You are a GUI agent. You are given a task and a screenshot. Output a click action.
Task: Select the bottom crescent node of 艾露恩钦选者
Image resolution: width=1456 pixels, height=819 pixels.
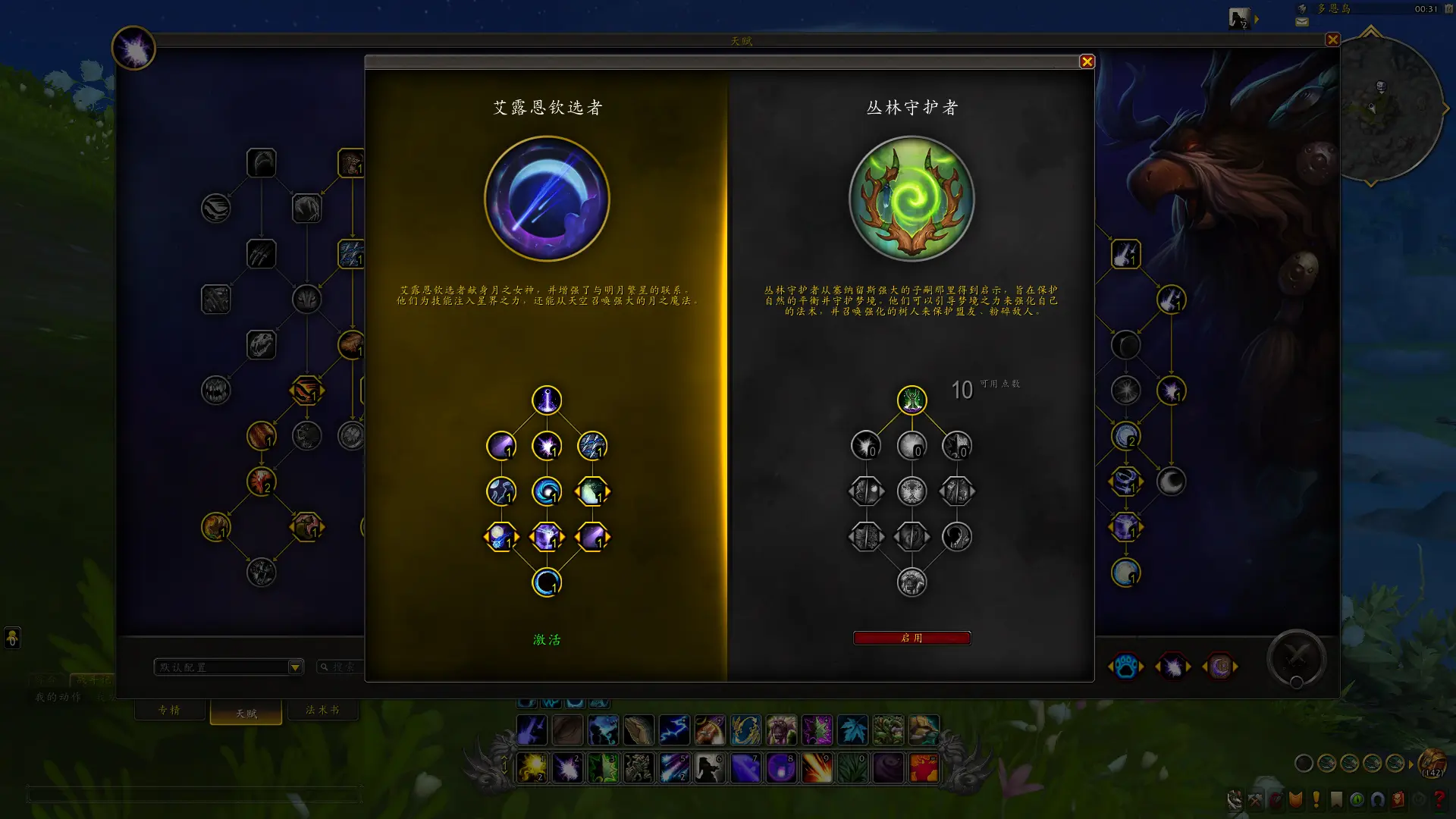pos(547,582)
